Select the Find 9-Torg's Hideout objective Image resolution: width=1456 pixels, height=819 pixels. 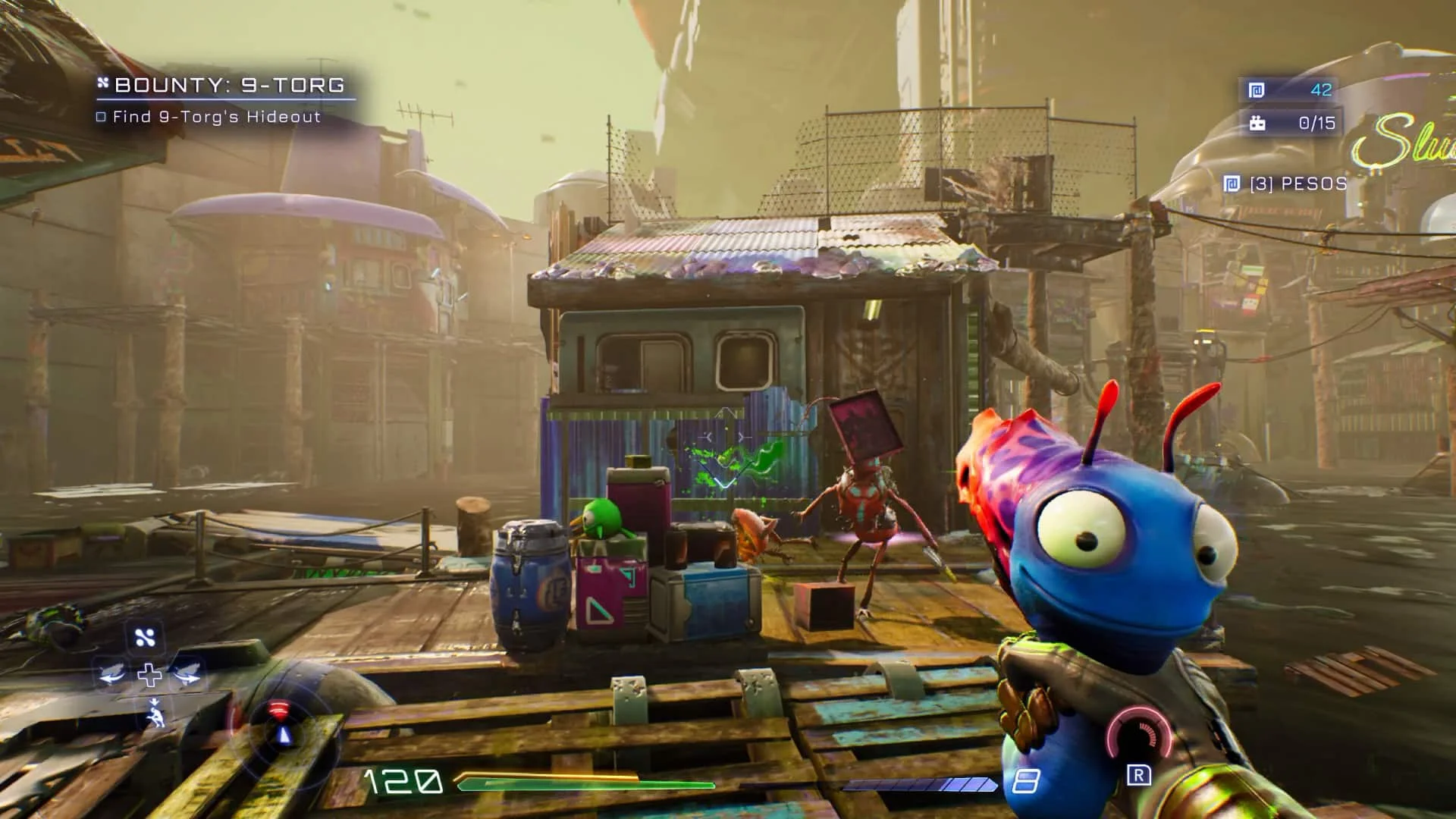[216, 117]
